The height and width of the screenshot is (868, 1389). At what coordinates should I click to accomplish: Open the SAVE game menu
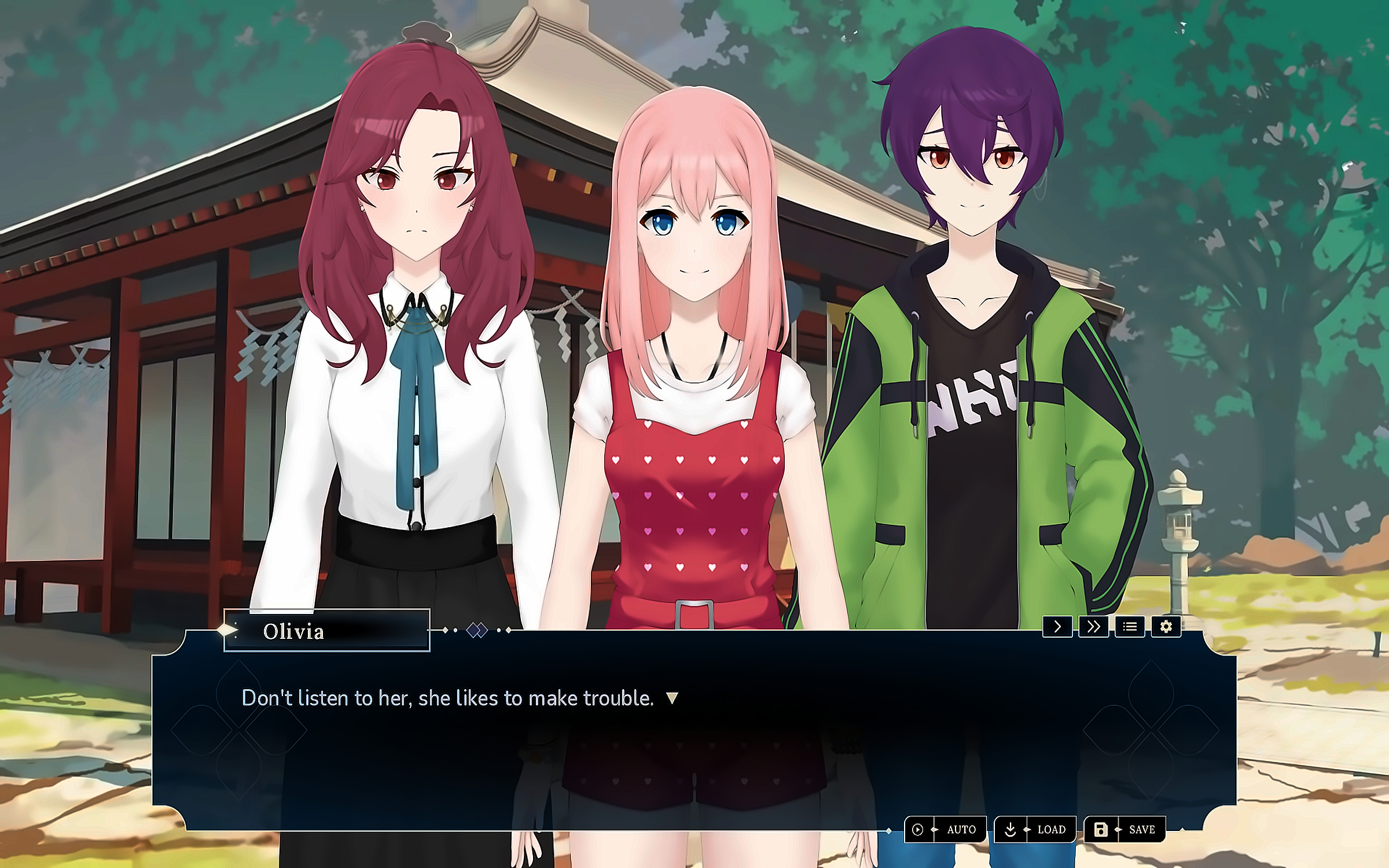pos(1124,829)
